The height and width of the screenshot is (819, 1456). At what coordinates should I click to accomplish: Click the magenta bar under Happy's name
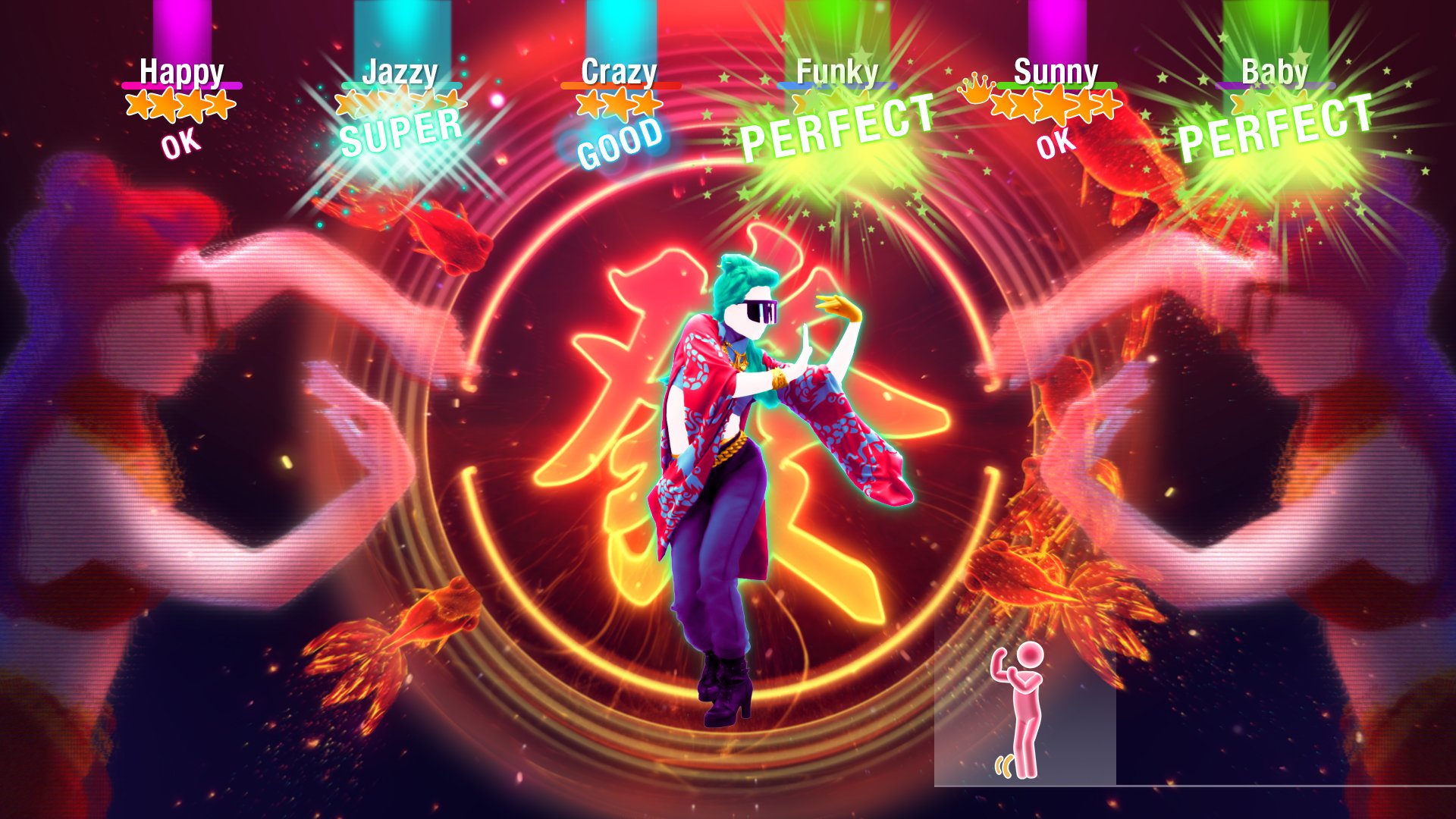click(182, 84)
